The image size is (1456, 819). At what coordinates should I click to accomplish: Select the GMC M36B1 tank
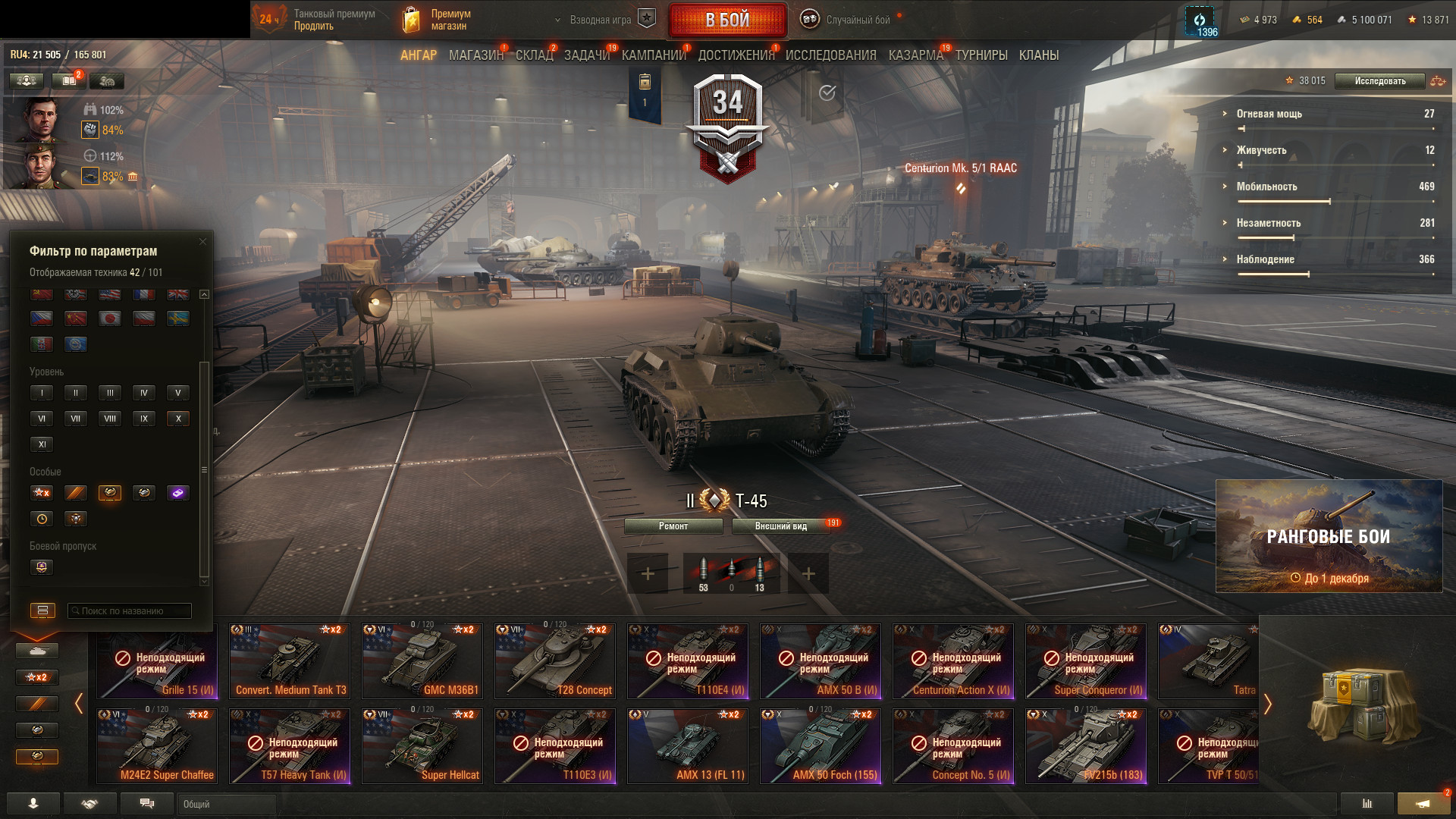pyautogui.click(x=422, y=661)
